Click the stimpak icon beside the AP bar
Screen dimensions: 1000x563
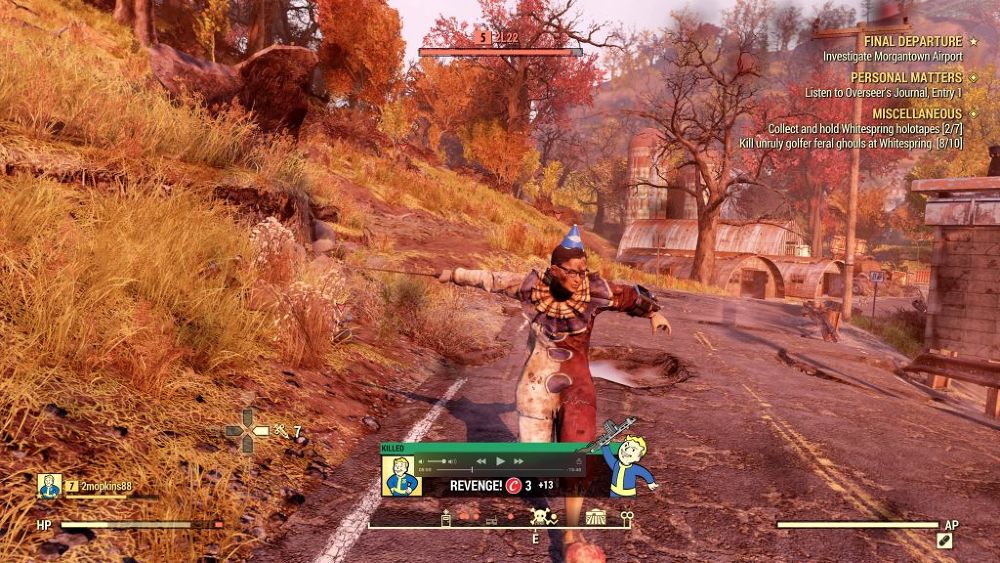coord(943,541)
